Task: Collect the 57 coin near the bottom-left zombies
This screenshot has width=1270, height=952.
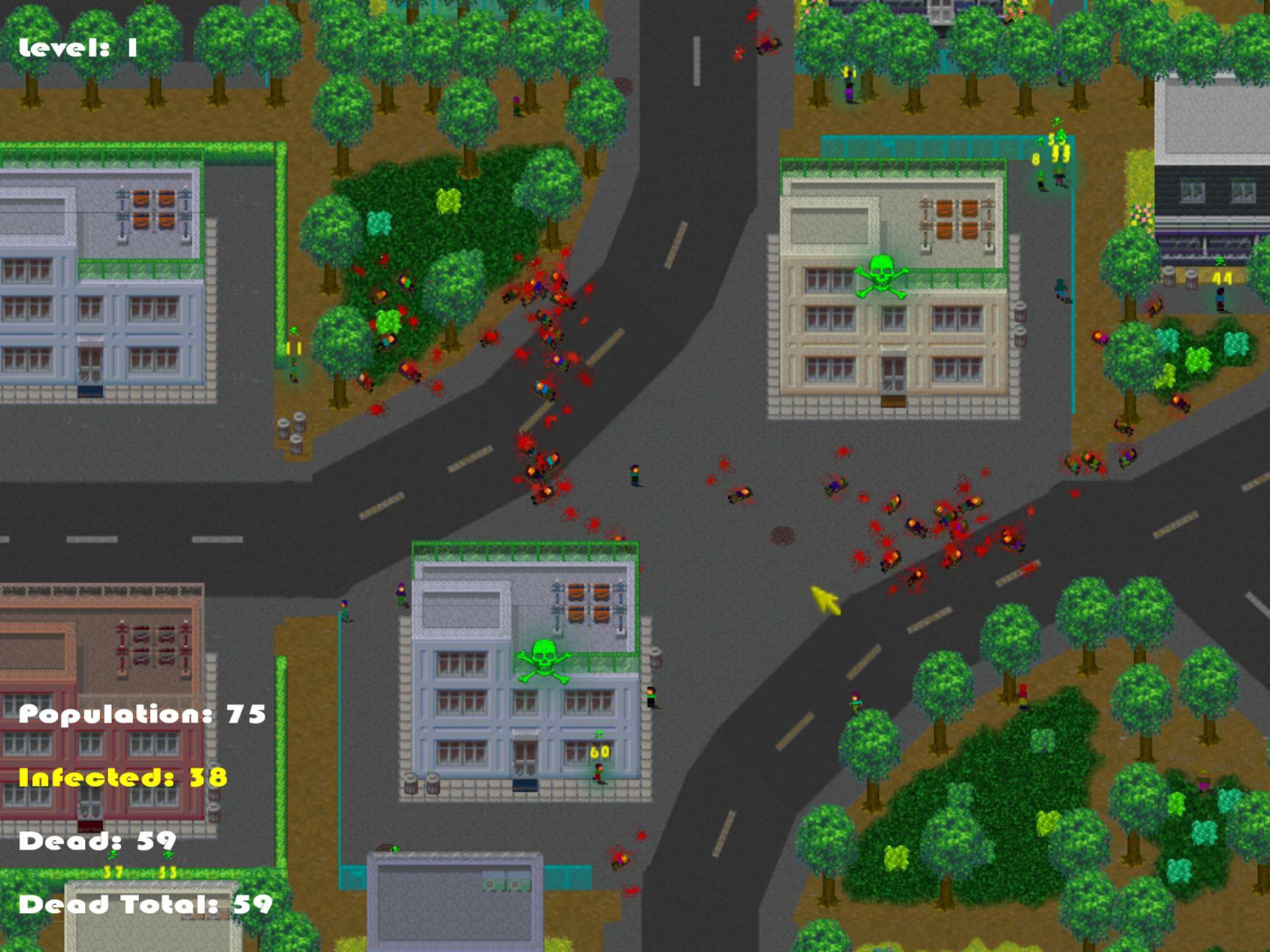Action: [x=113, y=872]
